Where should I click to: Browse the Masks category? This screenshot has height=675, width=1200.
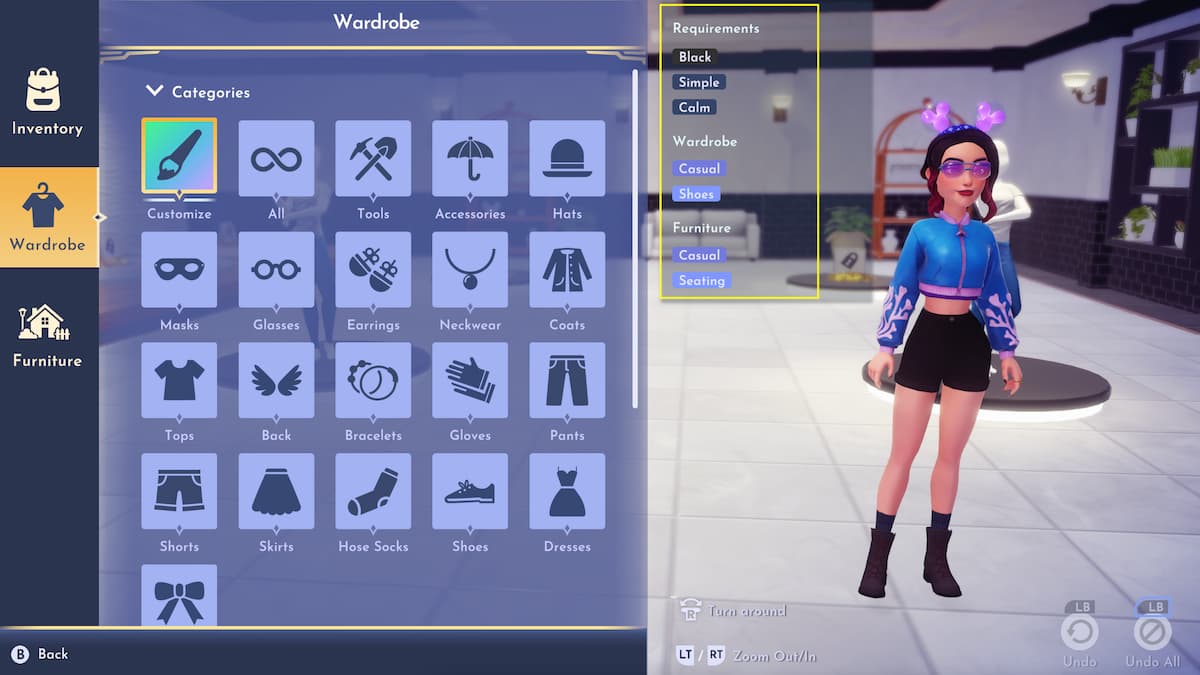179,269
